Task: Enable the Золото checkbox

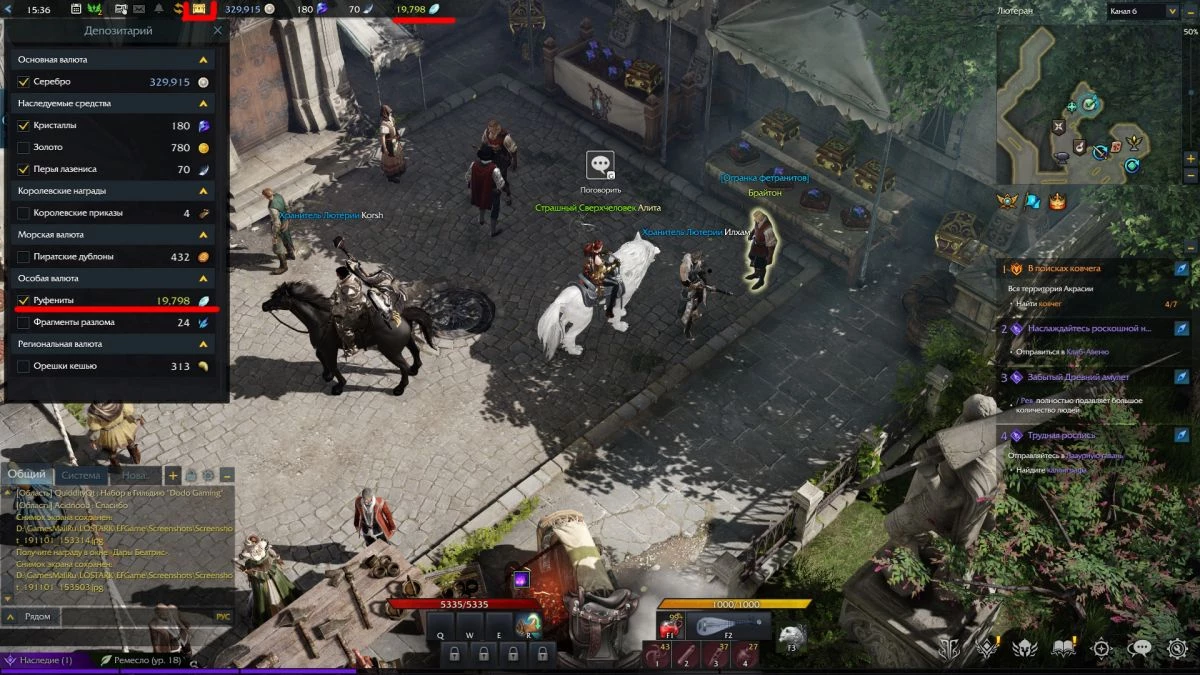Action: (x=24, y=148)
